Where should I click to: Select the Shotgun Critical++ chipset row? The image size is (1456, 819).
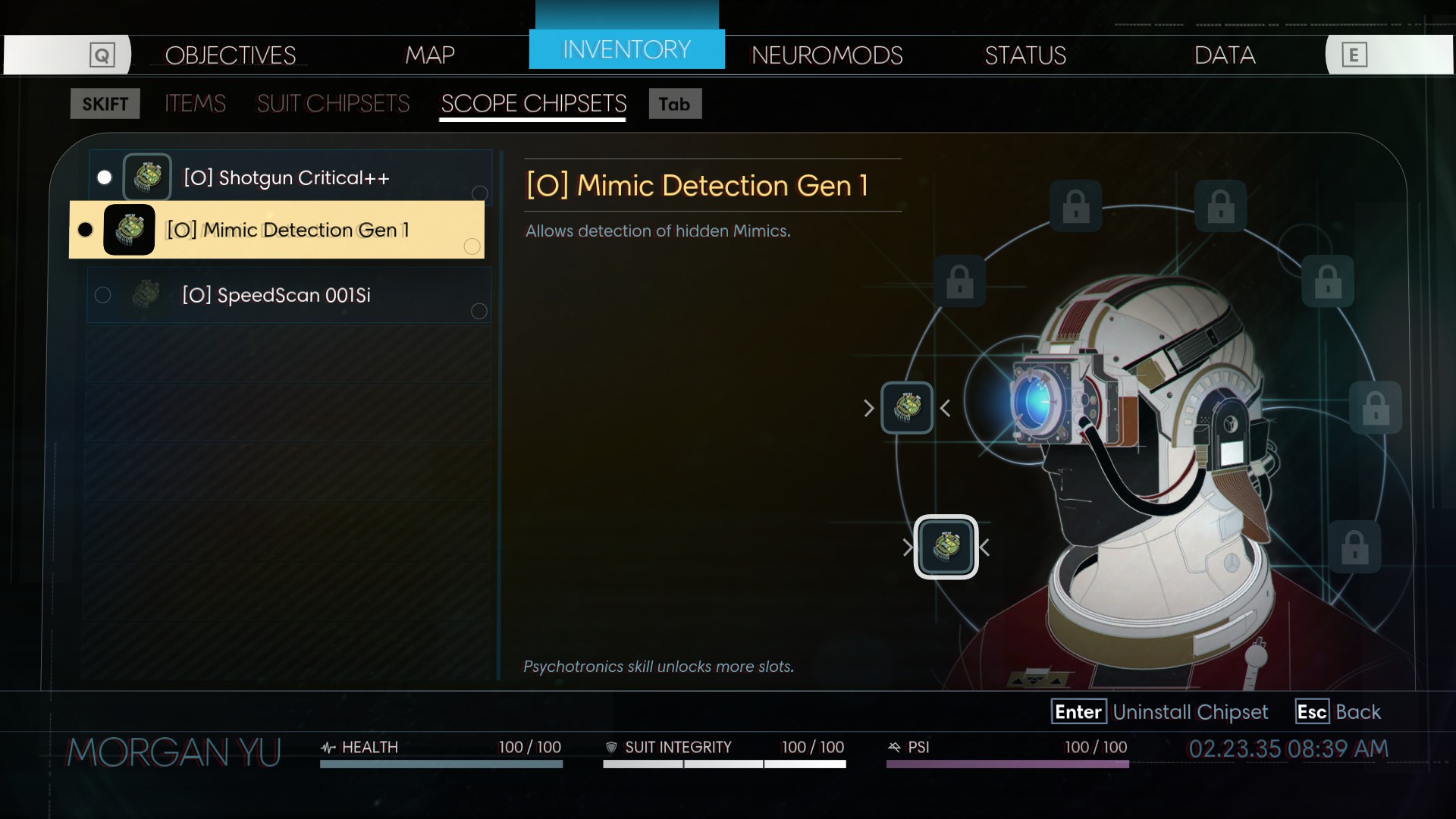click(x=287, y=177)
